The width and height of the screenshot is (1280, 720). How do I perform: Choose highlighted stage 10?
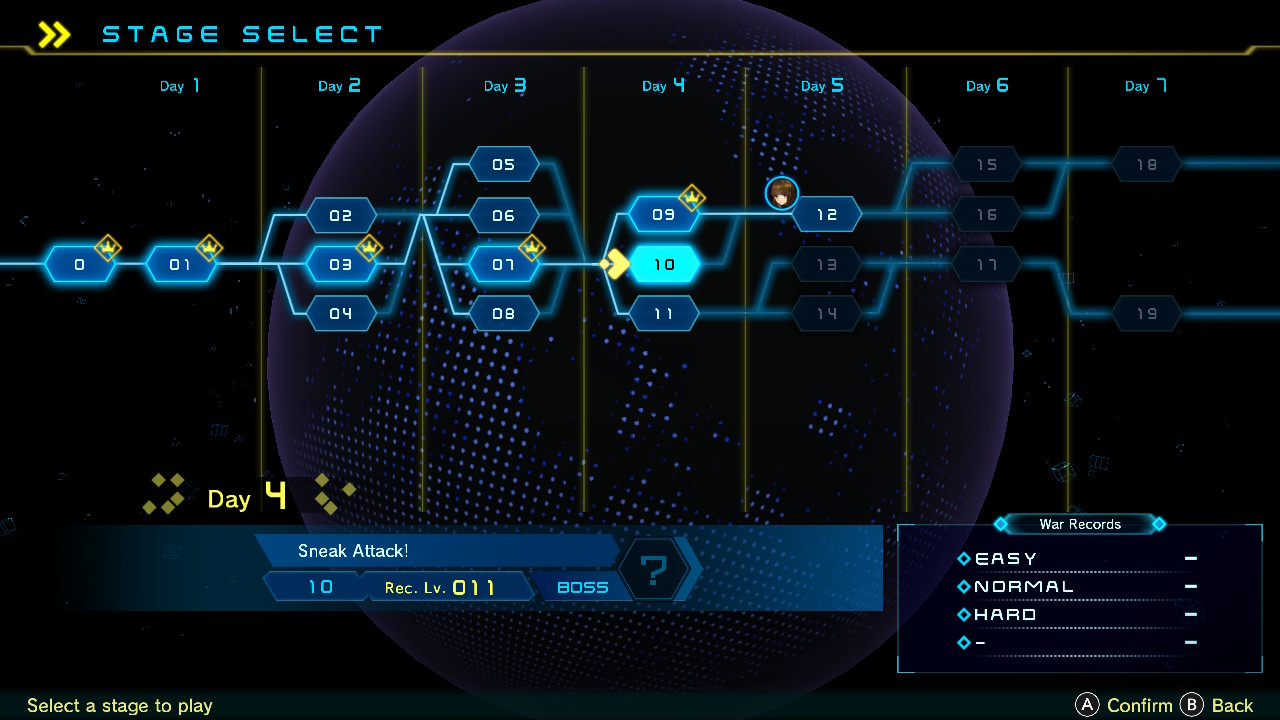(x=664, y=265)
